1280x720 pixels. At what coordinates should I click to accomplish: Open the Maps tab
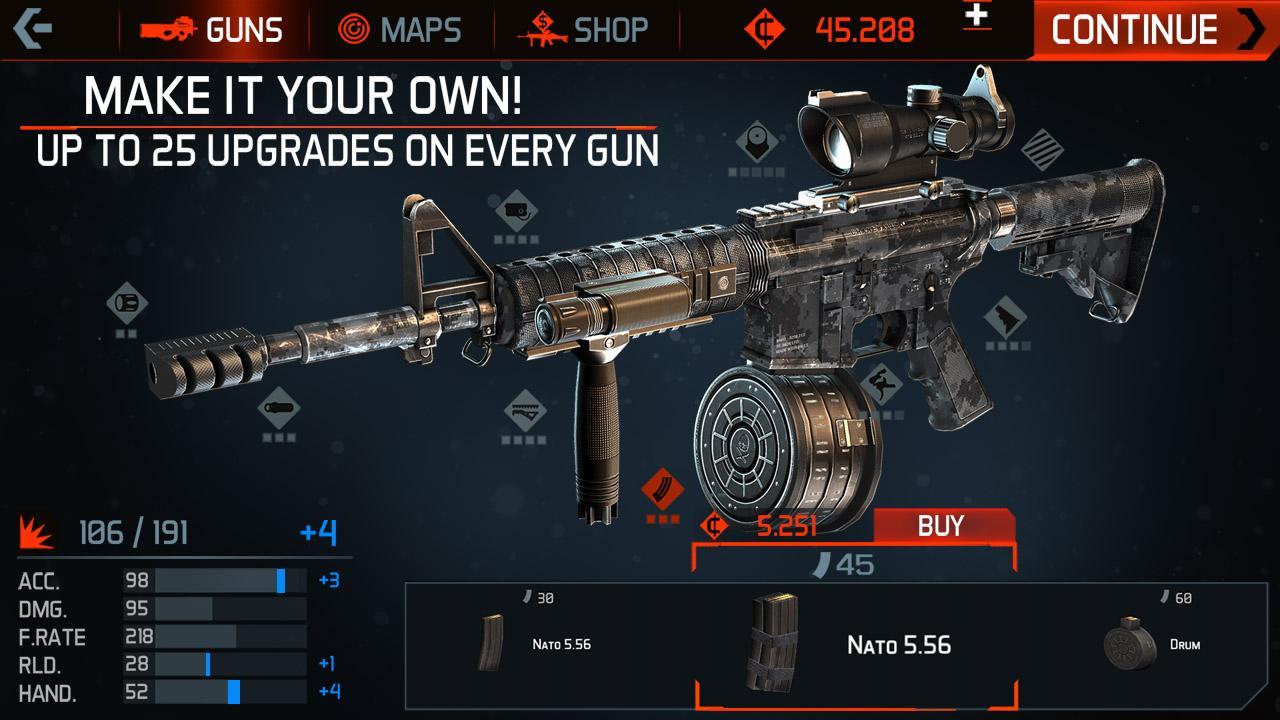click(400, 29)
